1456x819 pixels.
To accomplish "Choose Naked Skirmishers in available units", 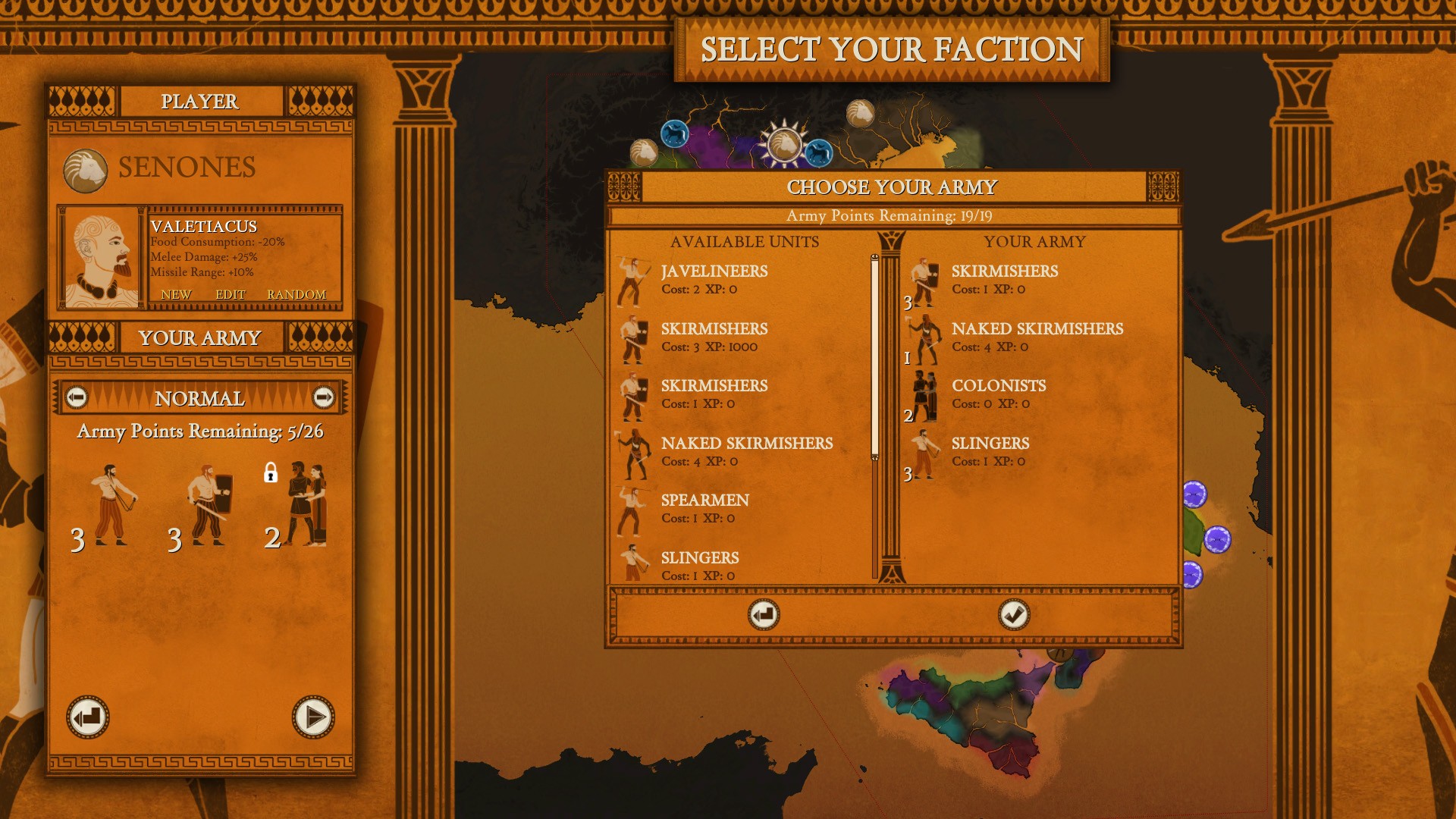I will (746, 451).
